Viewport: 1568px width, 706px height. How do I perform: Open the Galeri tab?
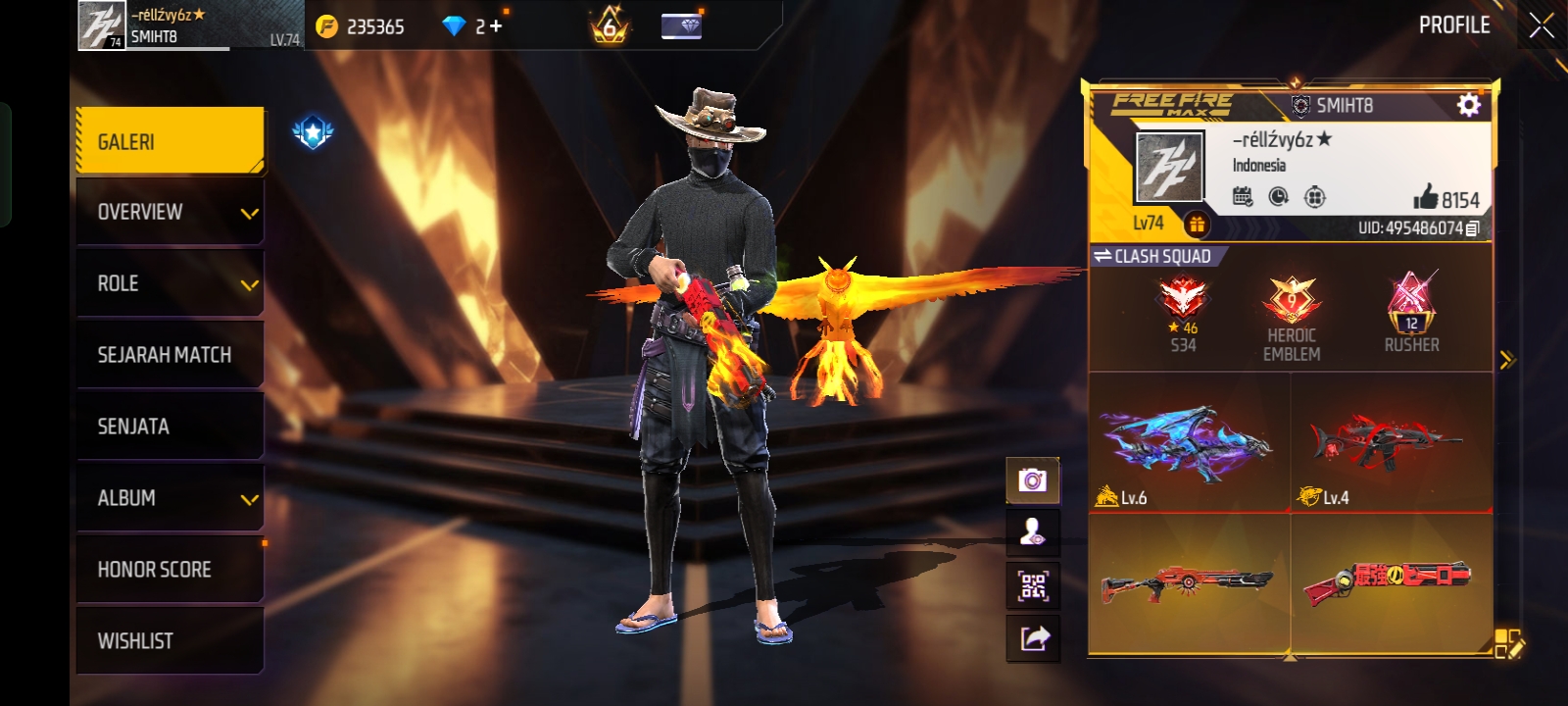click(x=170, y=141)
